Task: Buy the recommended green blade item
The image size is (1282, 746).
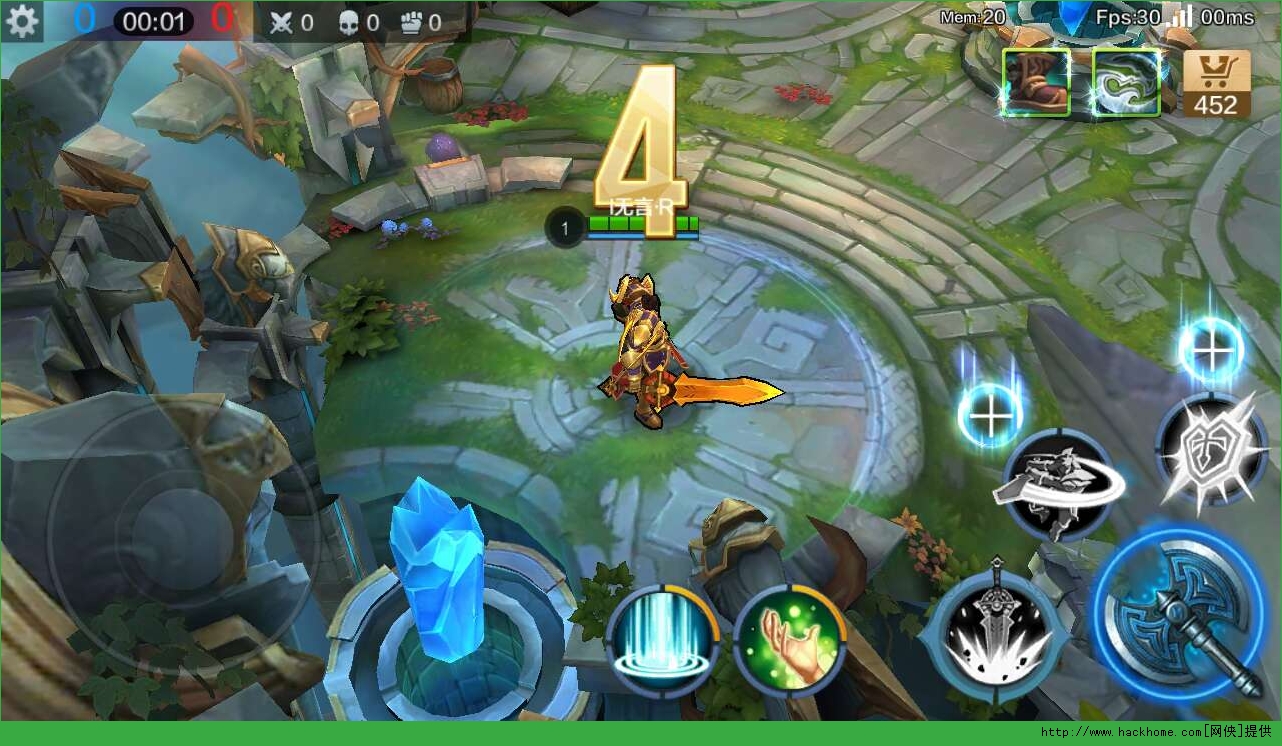Action: point(1126,82)
